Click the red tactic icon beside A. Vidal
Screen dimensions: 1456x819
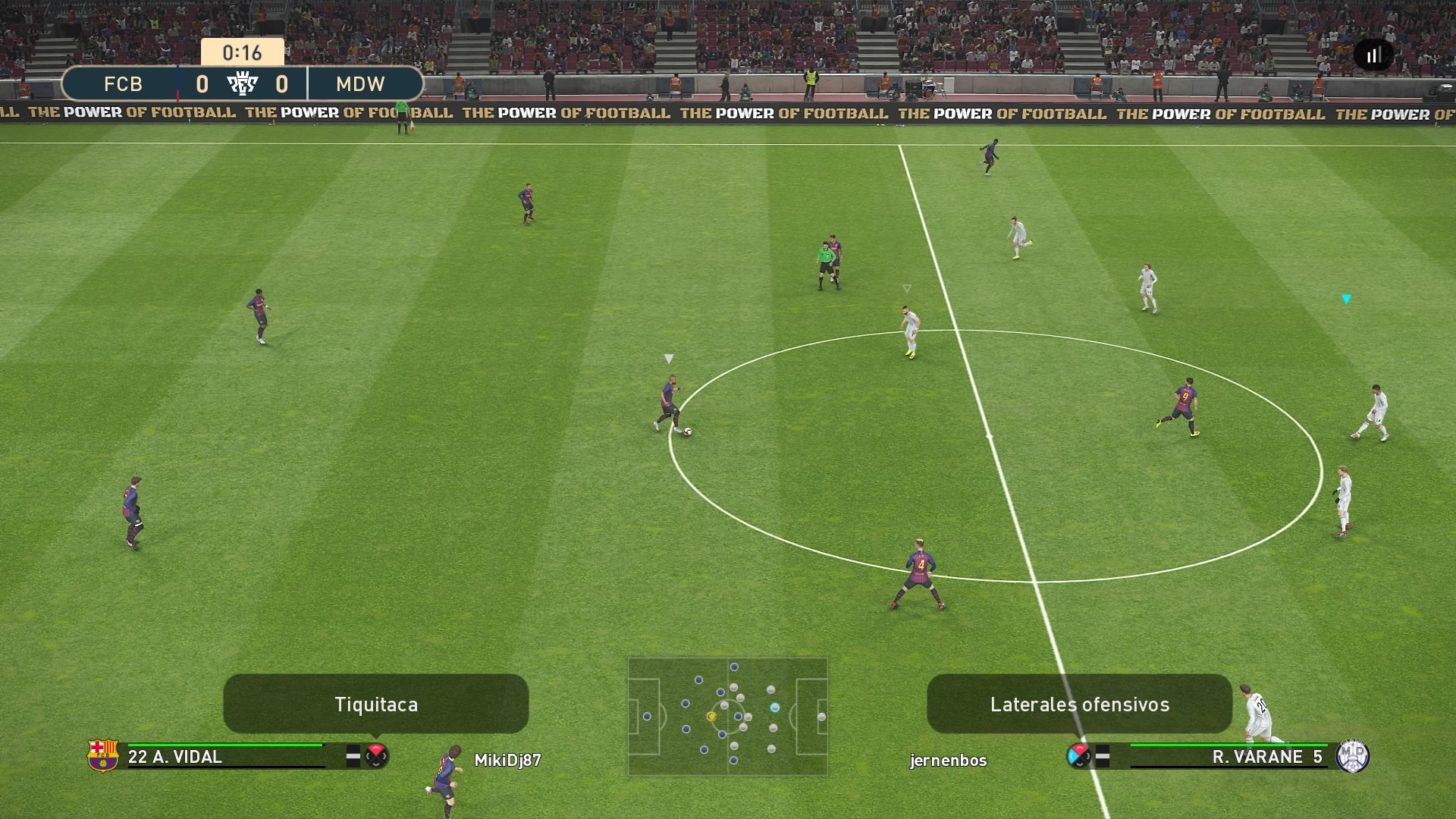[x=376, y=755]
